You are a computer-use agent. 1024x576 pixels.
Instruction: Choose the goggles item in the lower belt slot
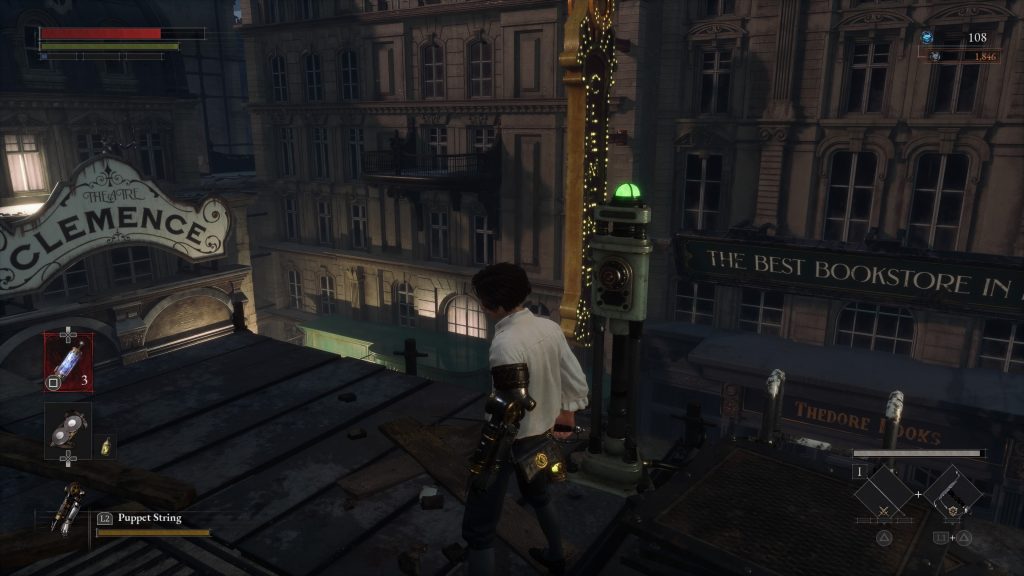(67, 428)
